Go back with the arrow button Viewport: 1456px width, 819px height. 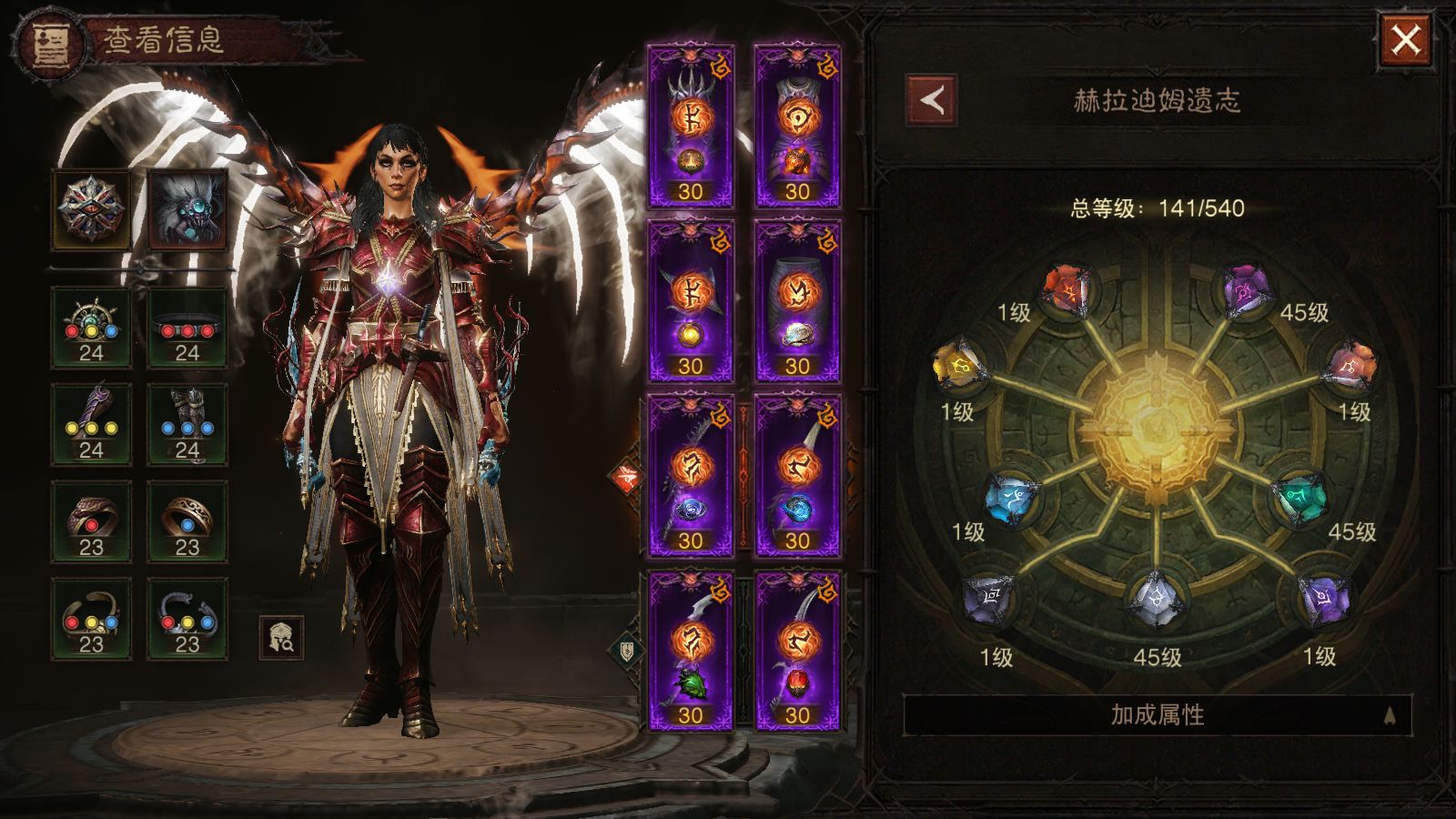[931, 100]
